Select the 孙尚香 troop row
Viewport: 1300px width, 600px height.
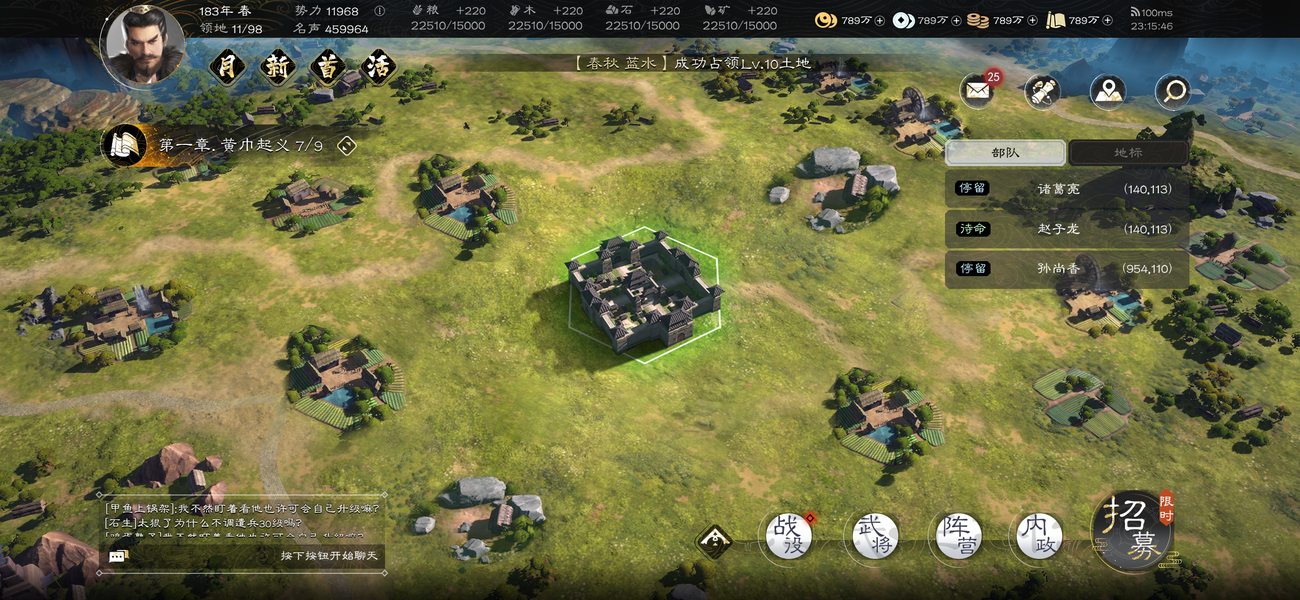1066,269
